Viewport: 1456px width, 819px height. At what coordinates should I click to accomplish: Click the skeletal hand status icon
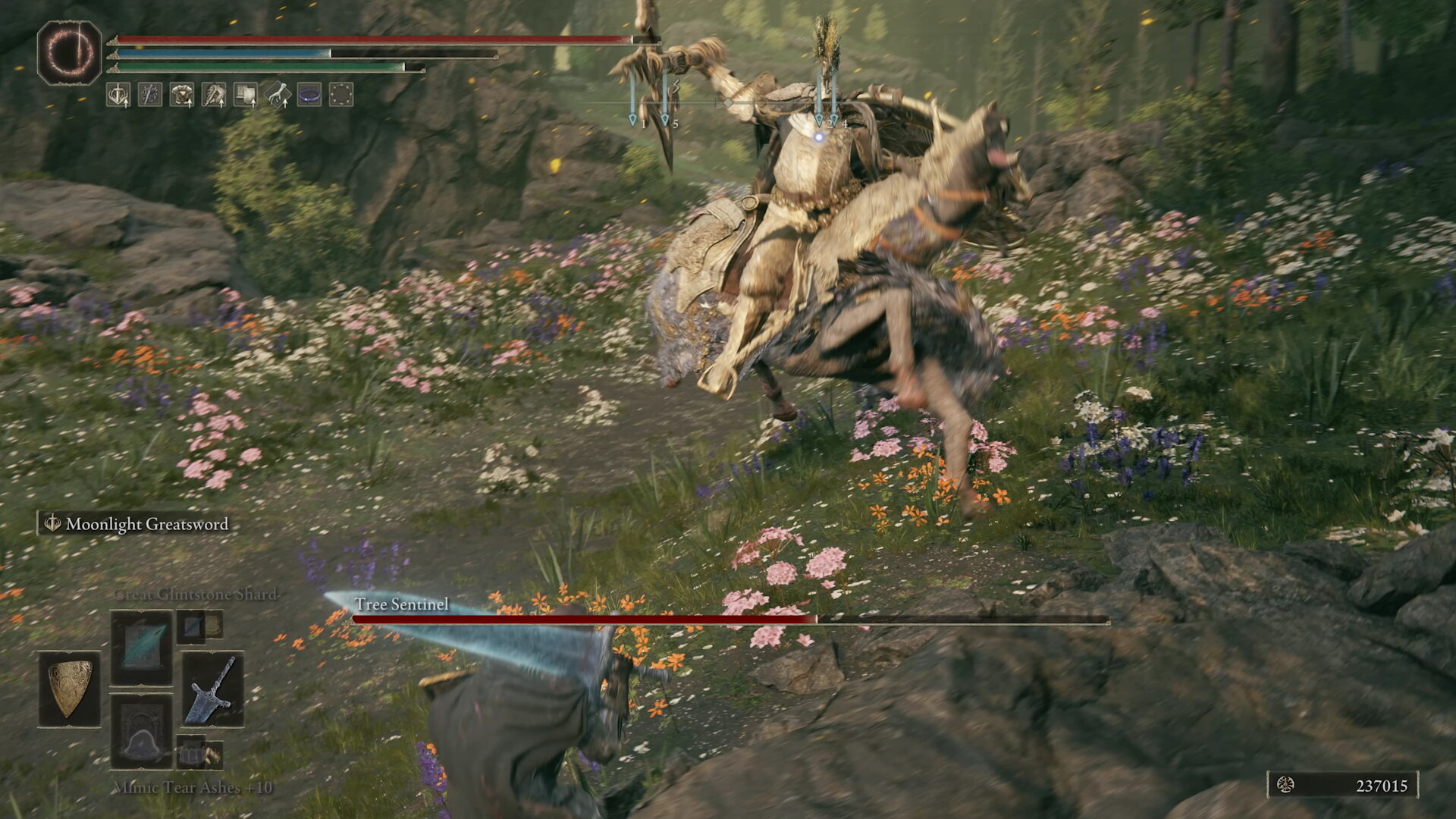coord(278,95)
